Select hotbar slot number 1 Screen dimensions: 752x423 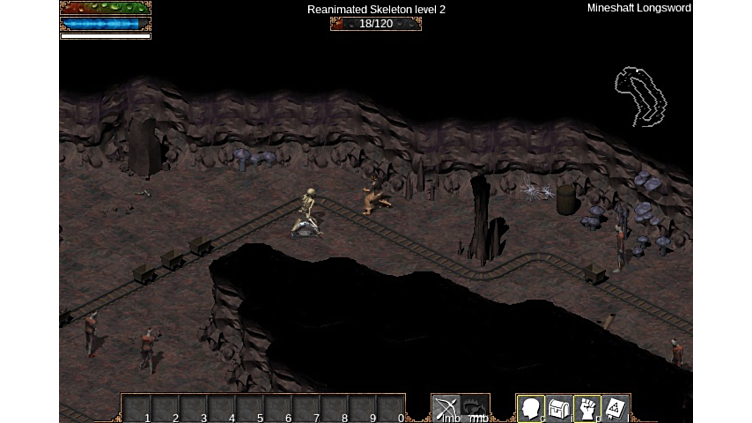(137, 409)
